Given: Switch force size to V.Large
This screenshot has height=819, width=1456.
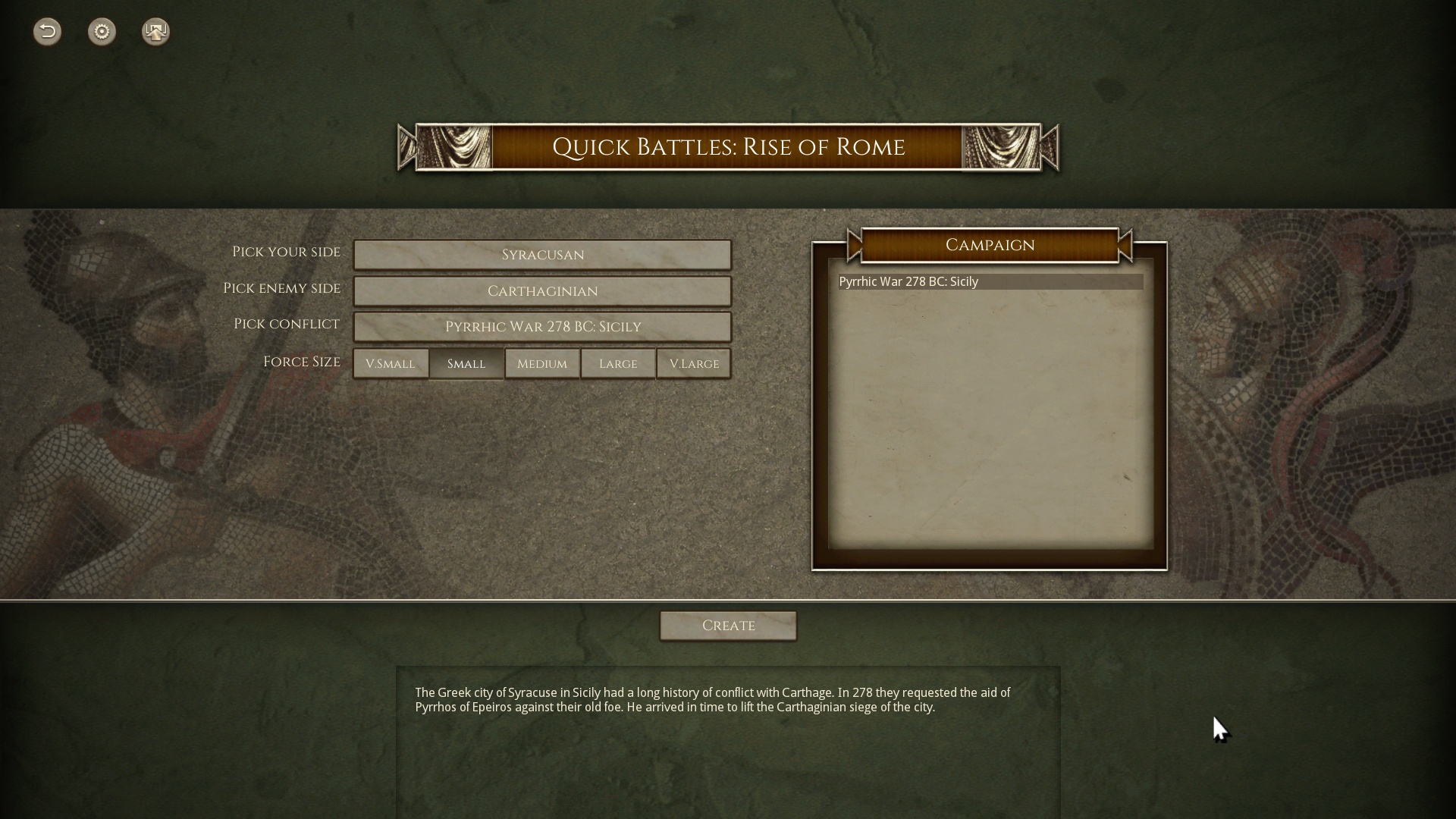Looking at the screenshot, I should point(694,364).
